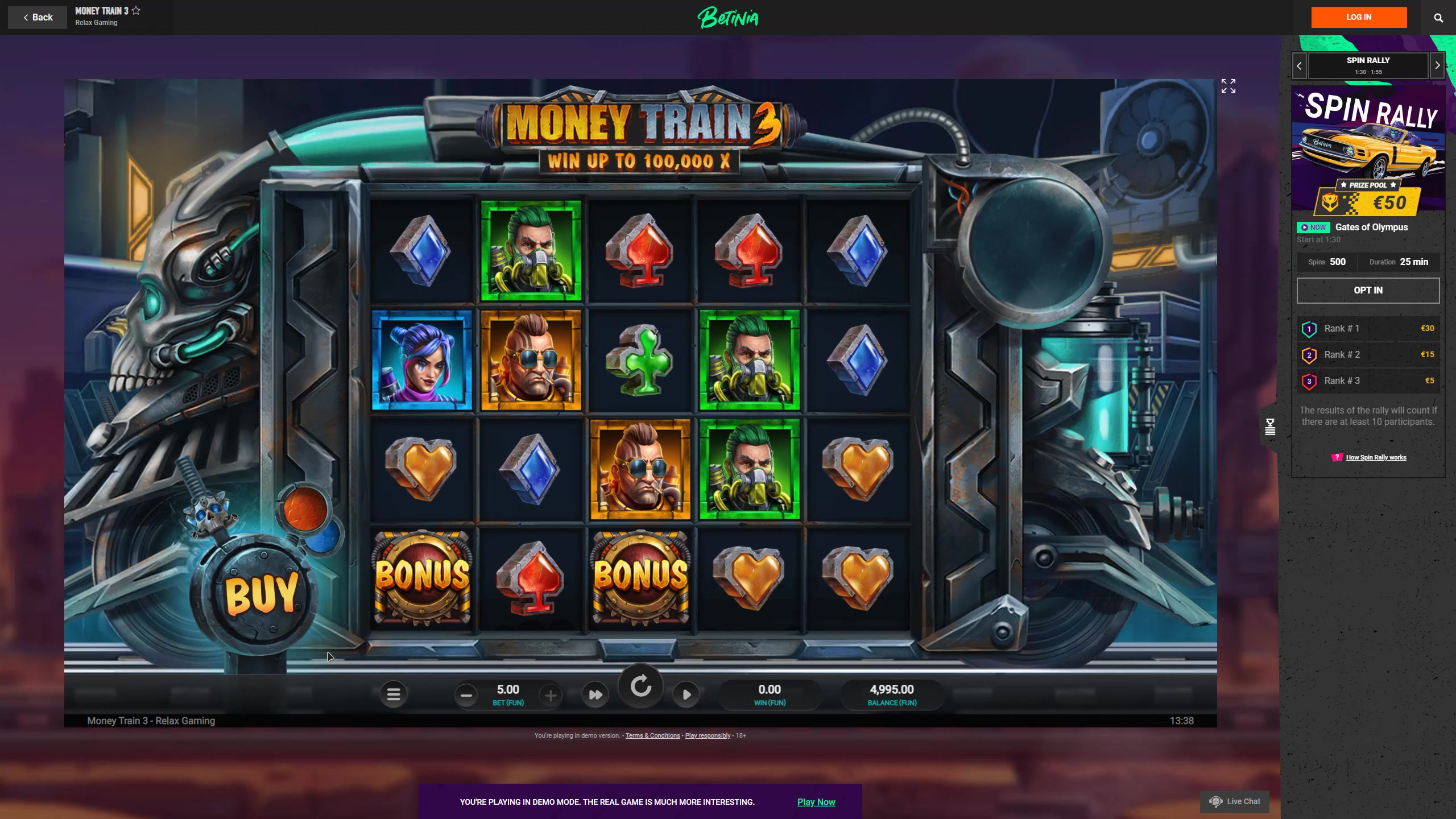Spin the reels with the circular arrow button

pos(641,686)
